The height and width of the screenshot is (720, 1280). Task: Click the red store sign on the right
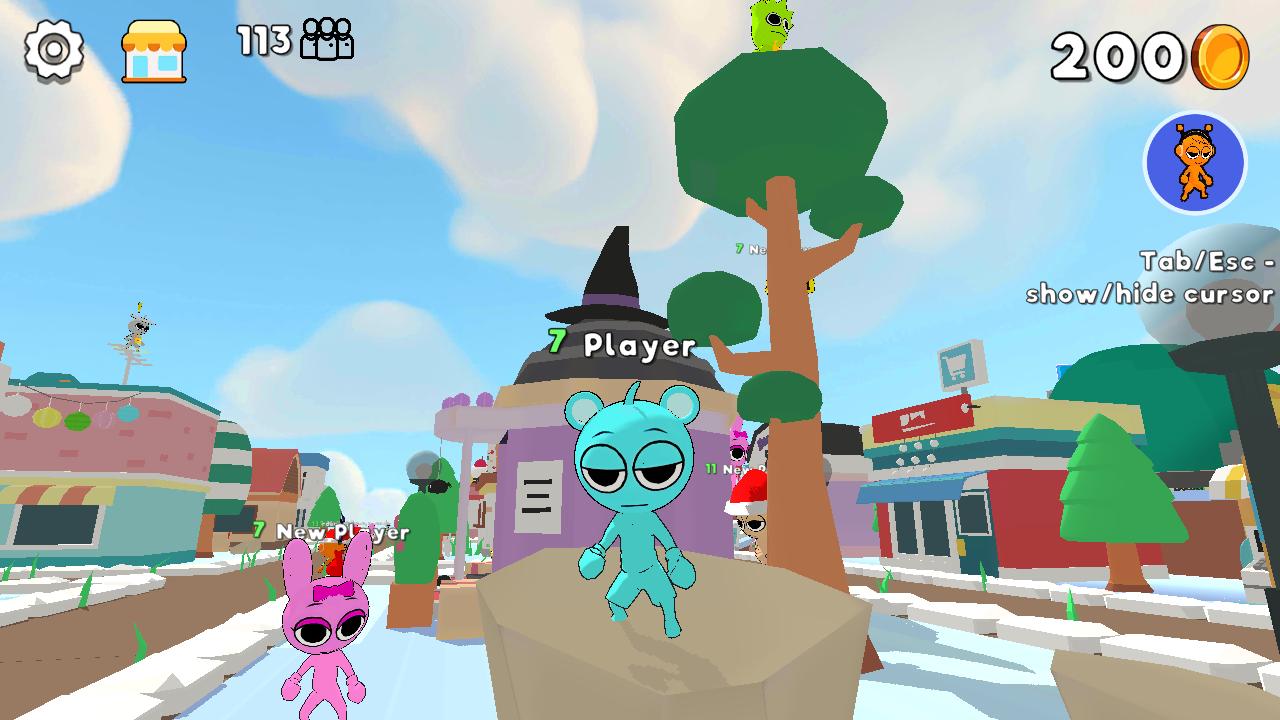[x=922, y=418]
